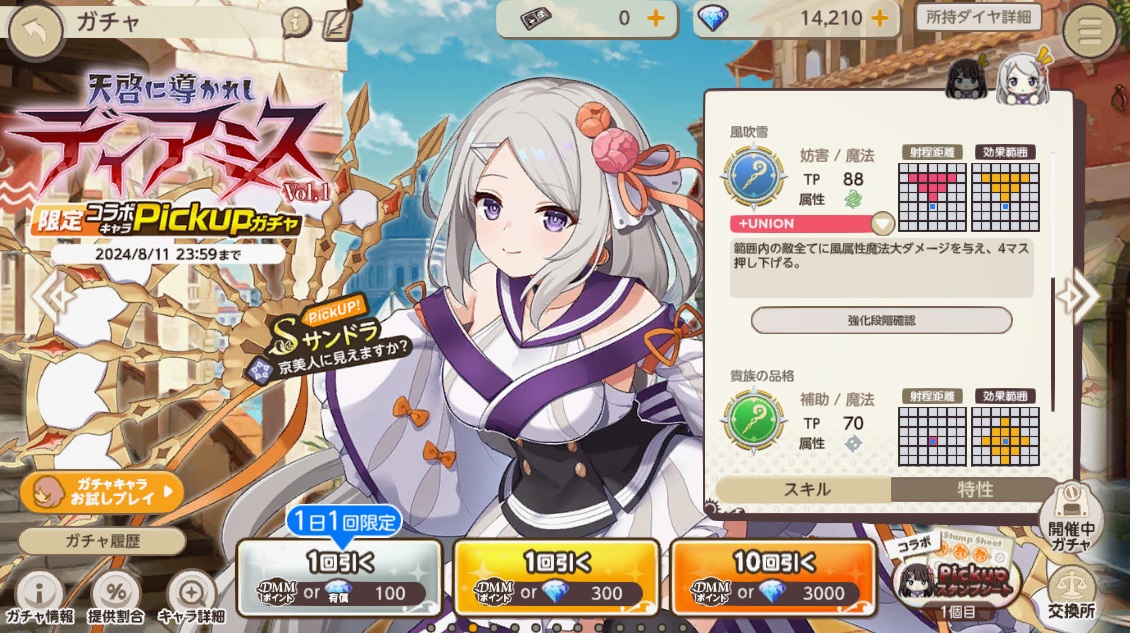Check 提供割合 drop rates
This screenshot has width=1130, height=633.
coord(115,597)
